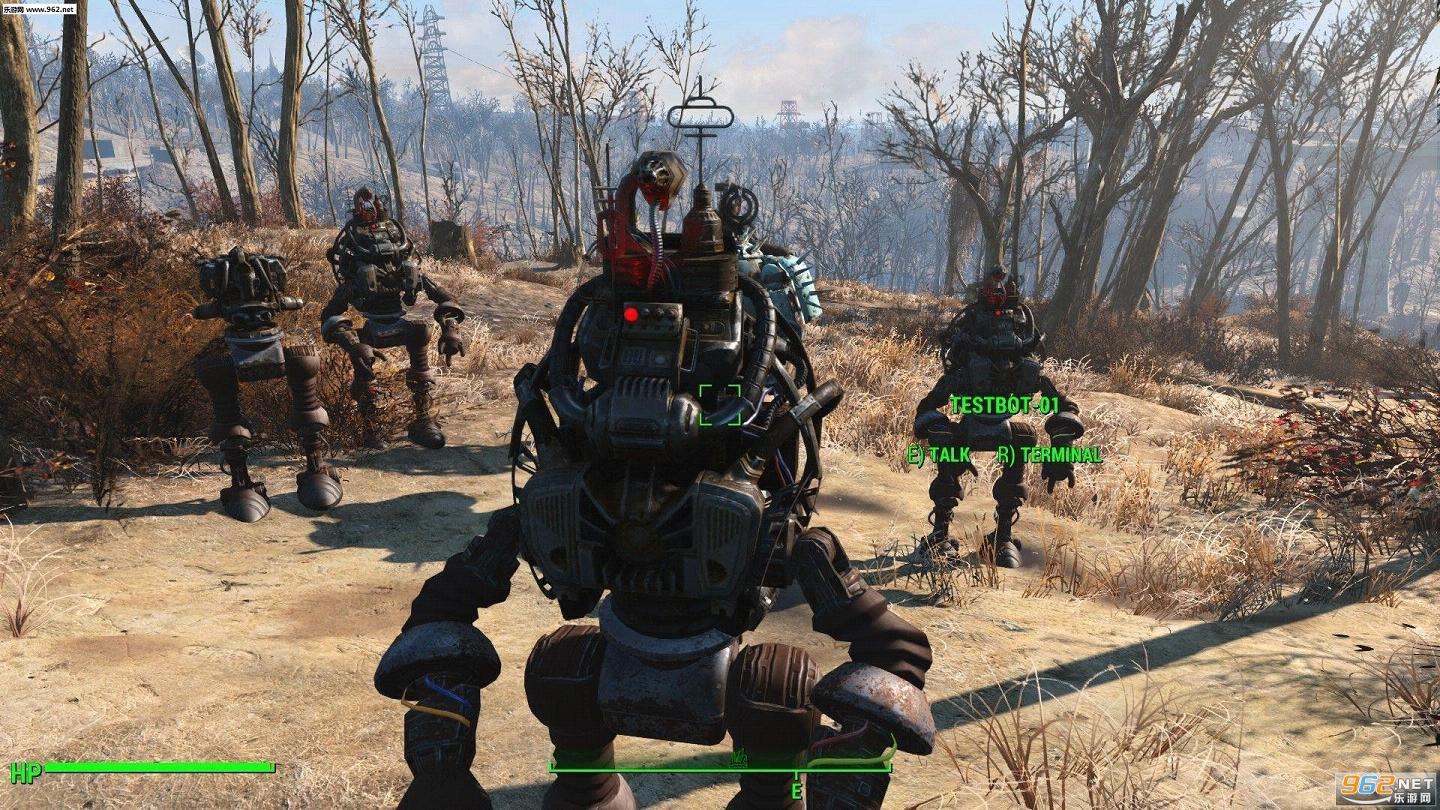Toggle the E) TALK interaction prompt

[x=937, y=453]
